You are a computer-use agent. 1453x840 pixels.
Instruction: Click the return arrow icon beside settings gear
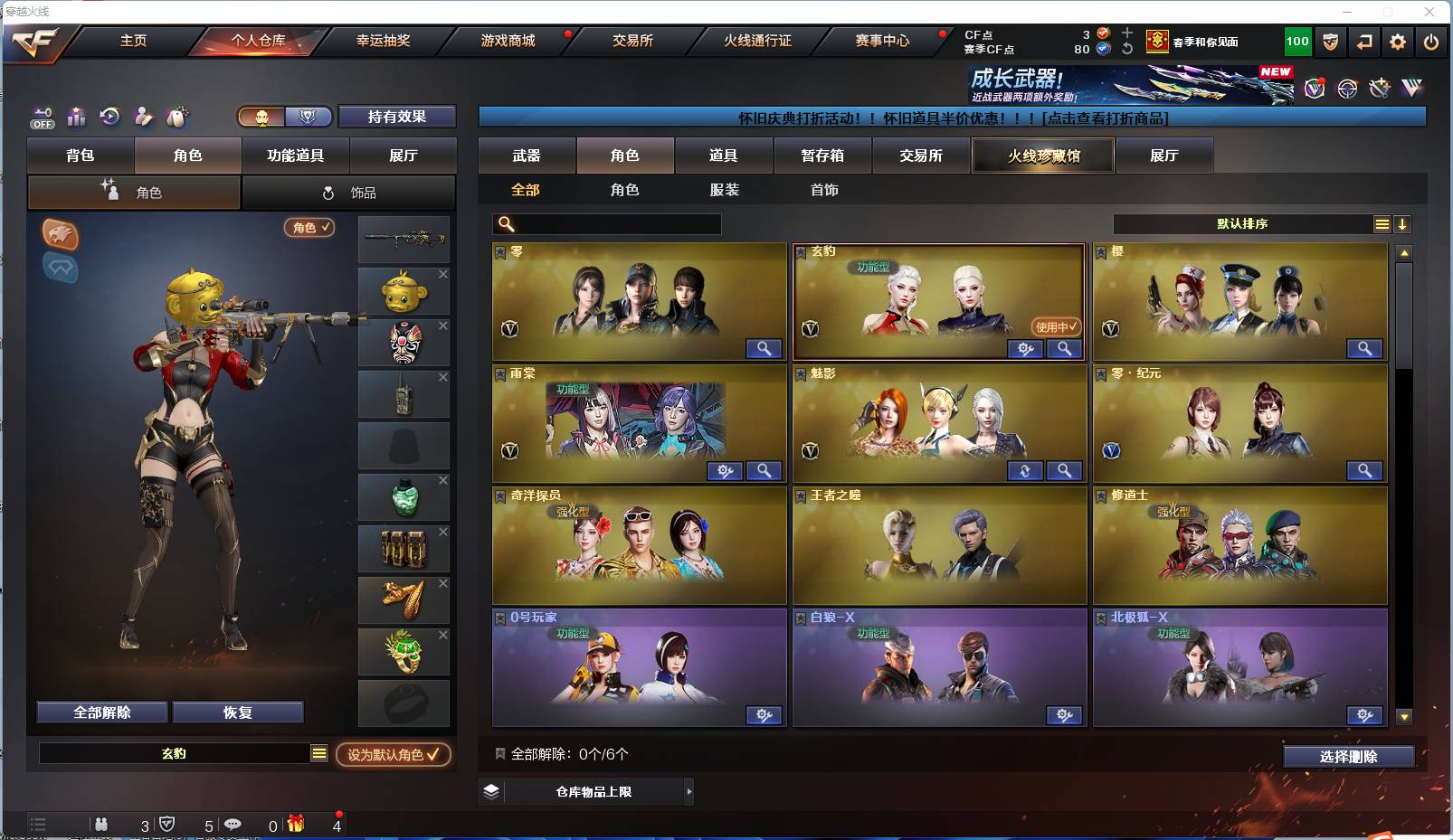[1364, 42]
